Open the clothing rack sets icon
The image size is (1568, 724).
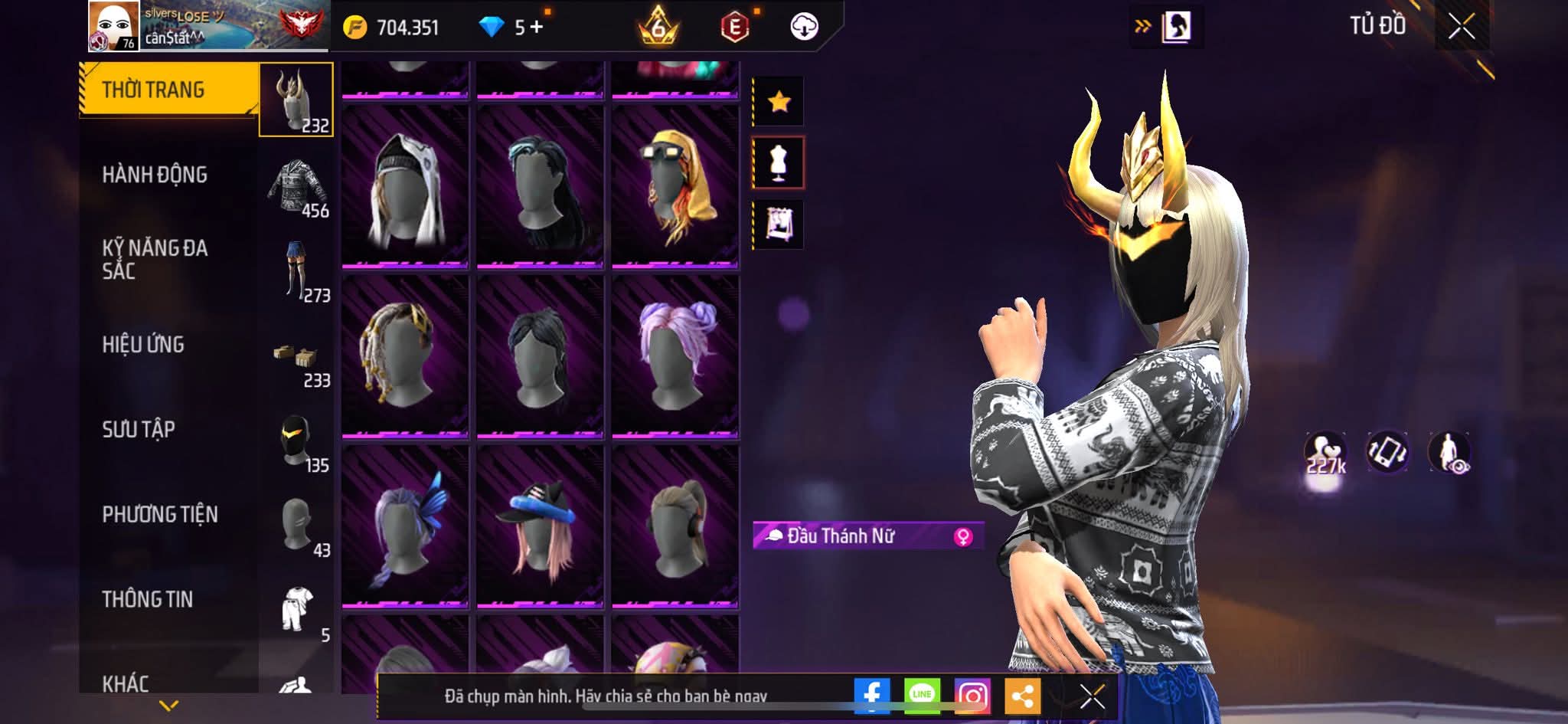[779, 224]
